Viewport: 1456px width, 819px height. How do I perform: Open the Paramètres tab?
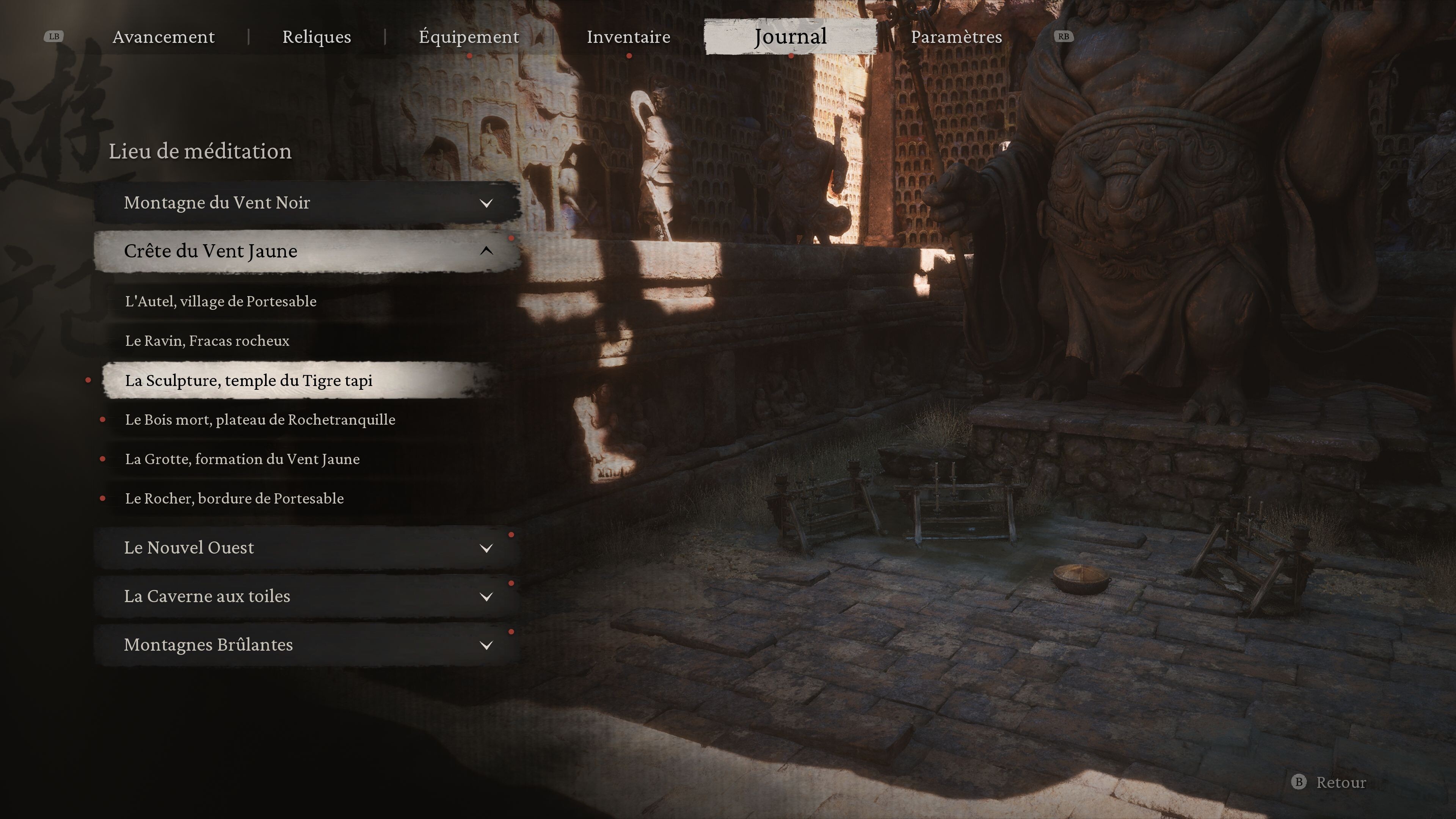(956, 37)
